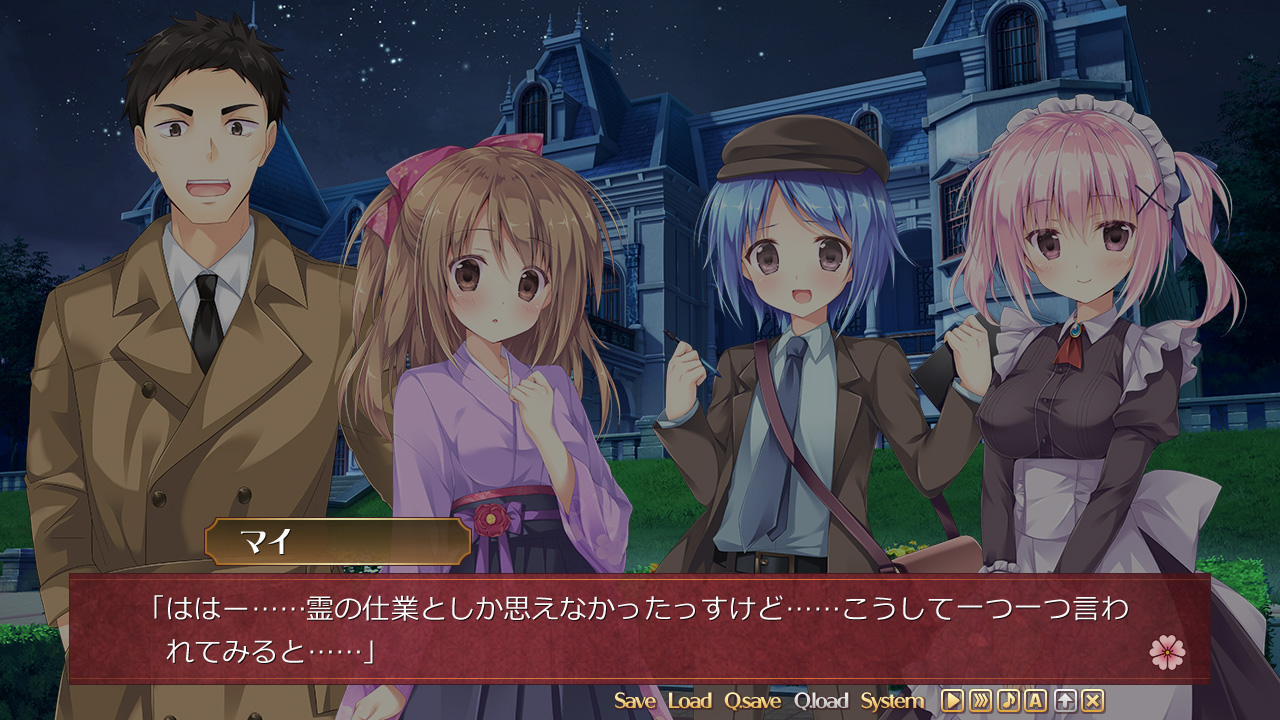The width and height of the screenshot is (1280, 720).
Task: Quick load with Q.load
Action: (x=821, y=701)
